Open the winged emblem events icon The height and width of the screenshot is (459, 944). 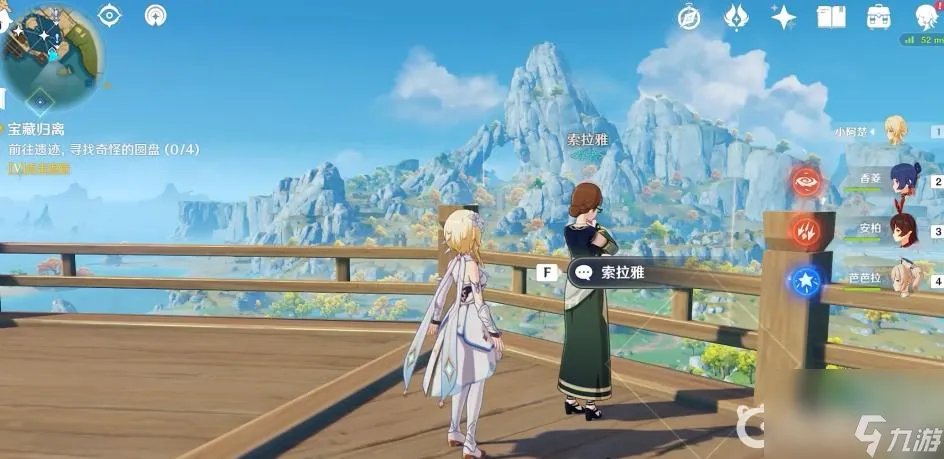click(737, 16)
